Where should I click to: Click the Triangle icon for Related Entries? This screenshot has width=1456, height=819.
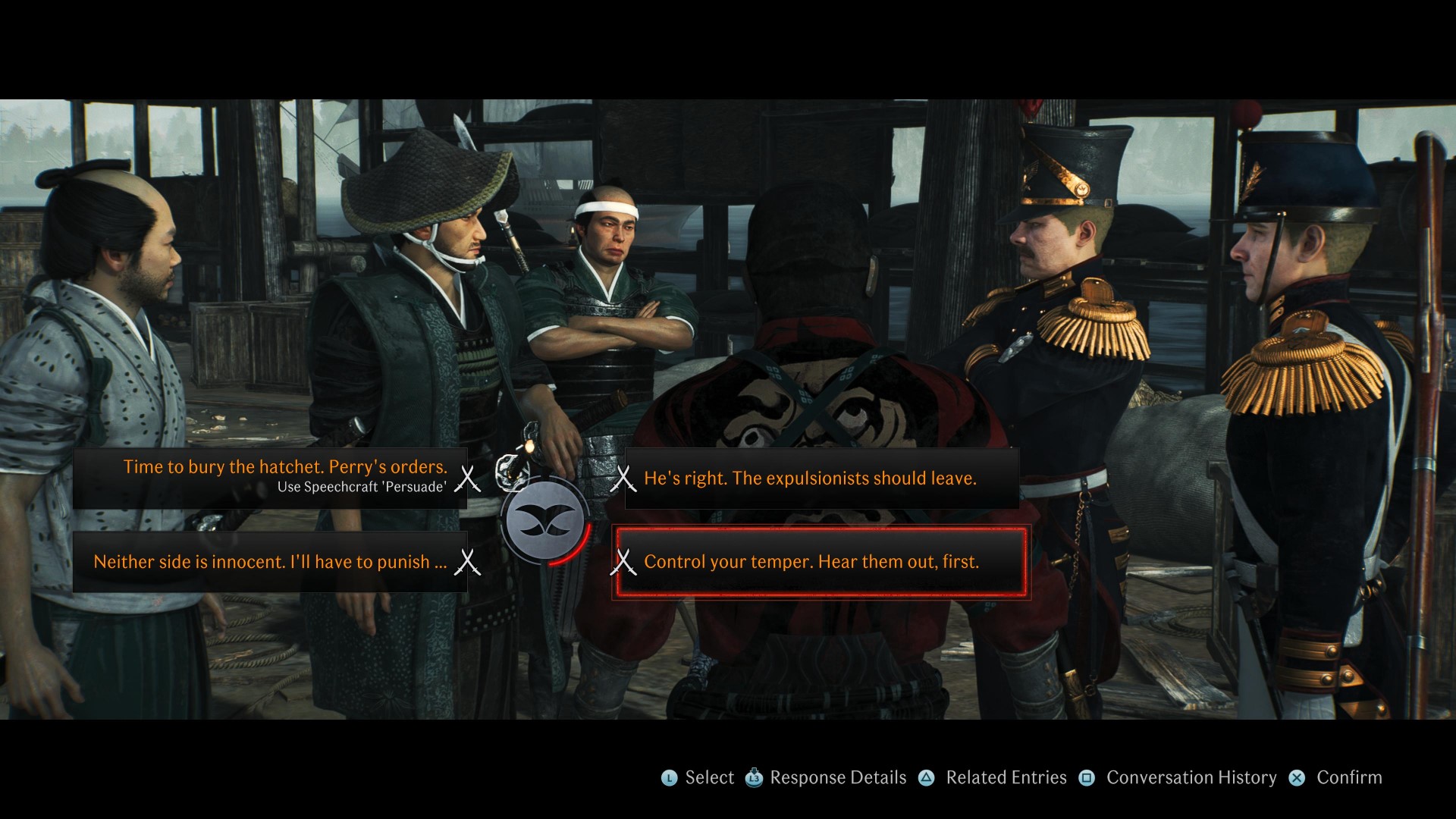click(x=927, y=777)
